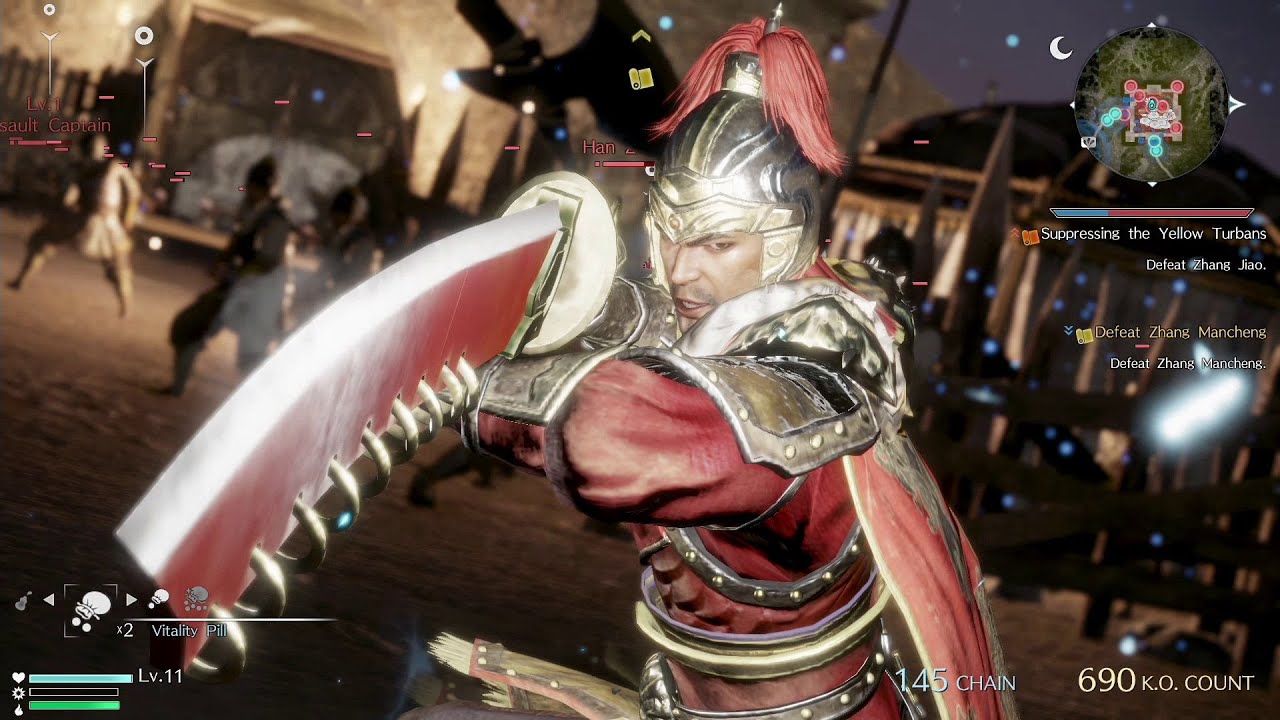The height and width of the screenshot is (720, 1280).
Task: Select the second pill item in item bar
Action: click(159, 598)
